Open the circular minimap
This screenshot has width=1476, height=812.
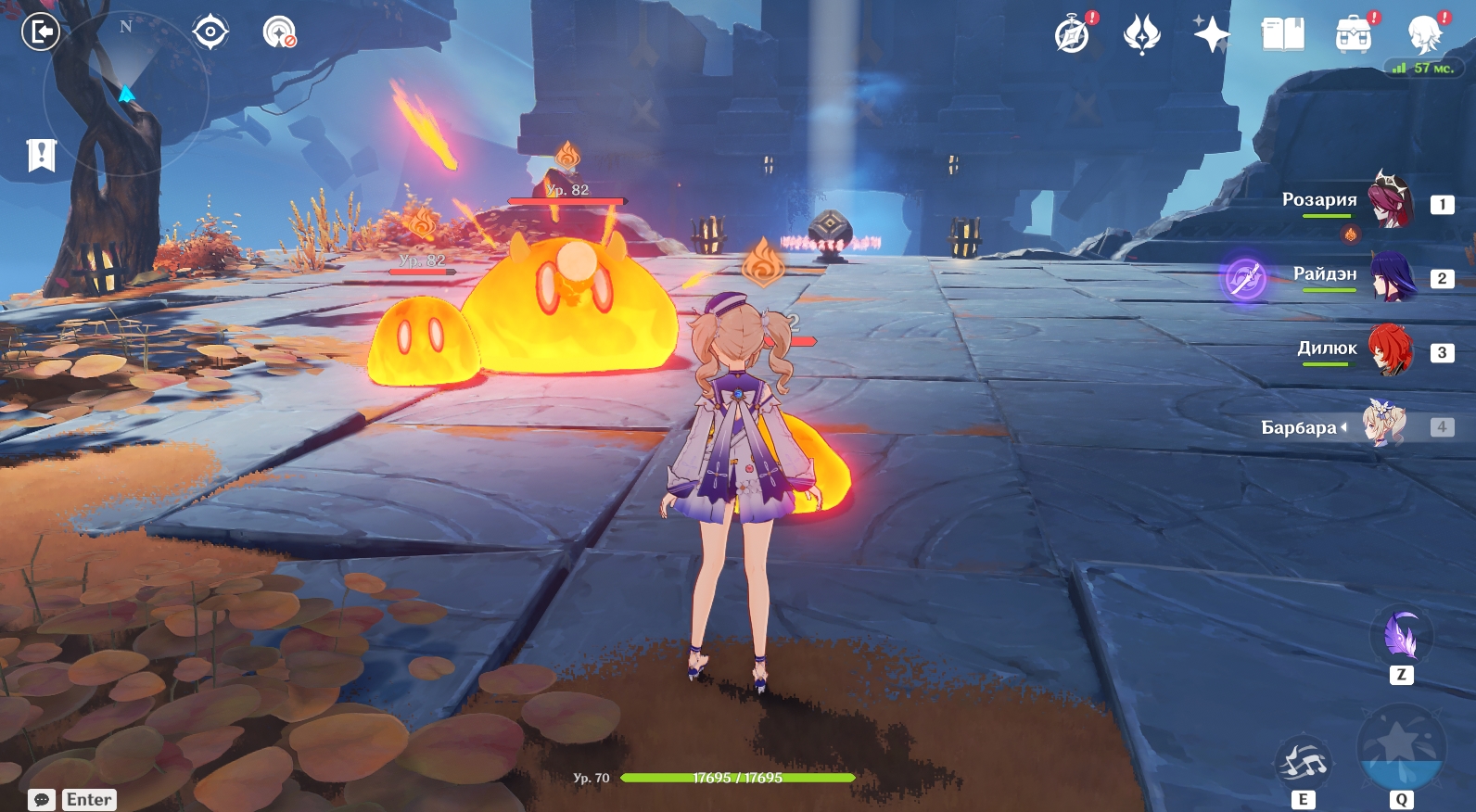point(126,93)
